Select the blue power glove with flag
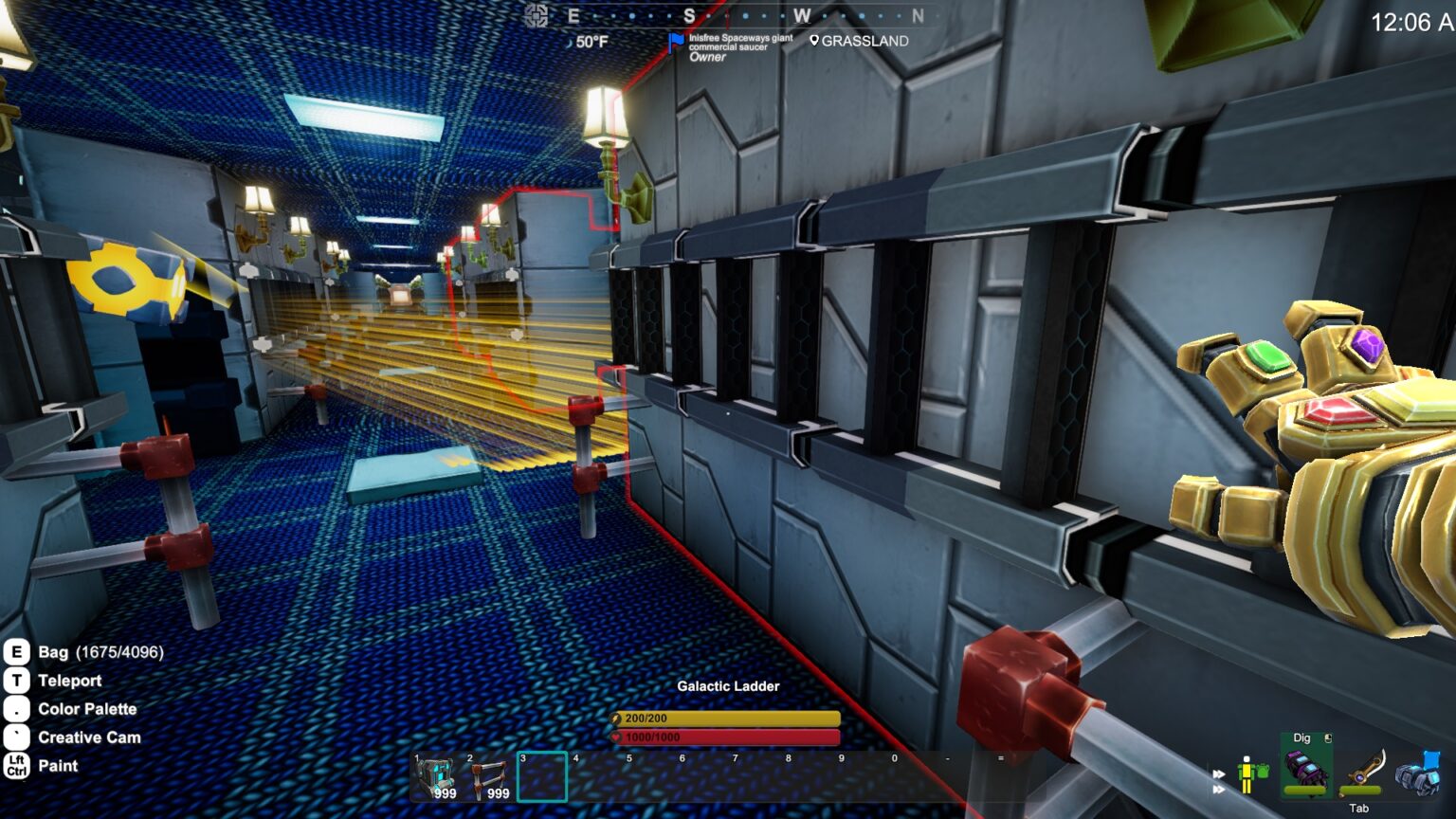 click(x=1418, y=773)
